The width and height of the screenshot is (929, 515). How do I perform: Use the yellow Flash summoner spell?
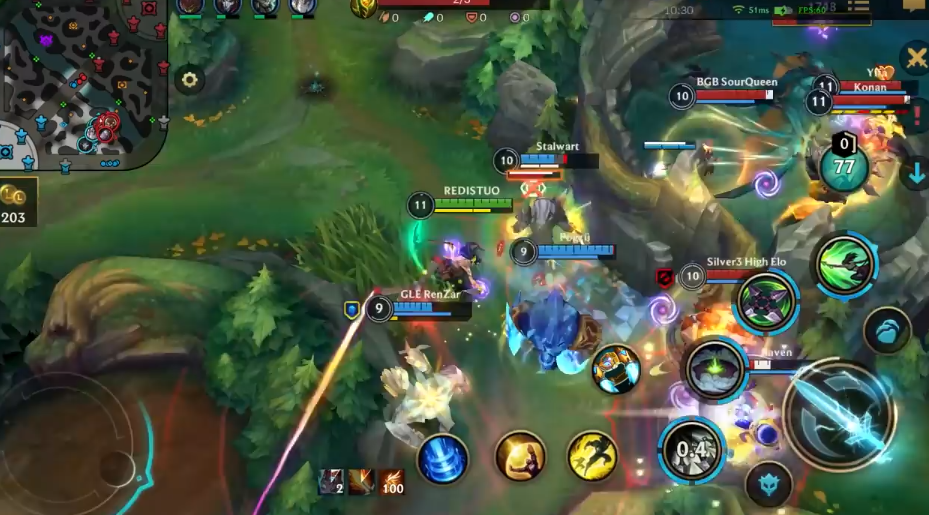(592, 456)
